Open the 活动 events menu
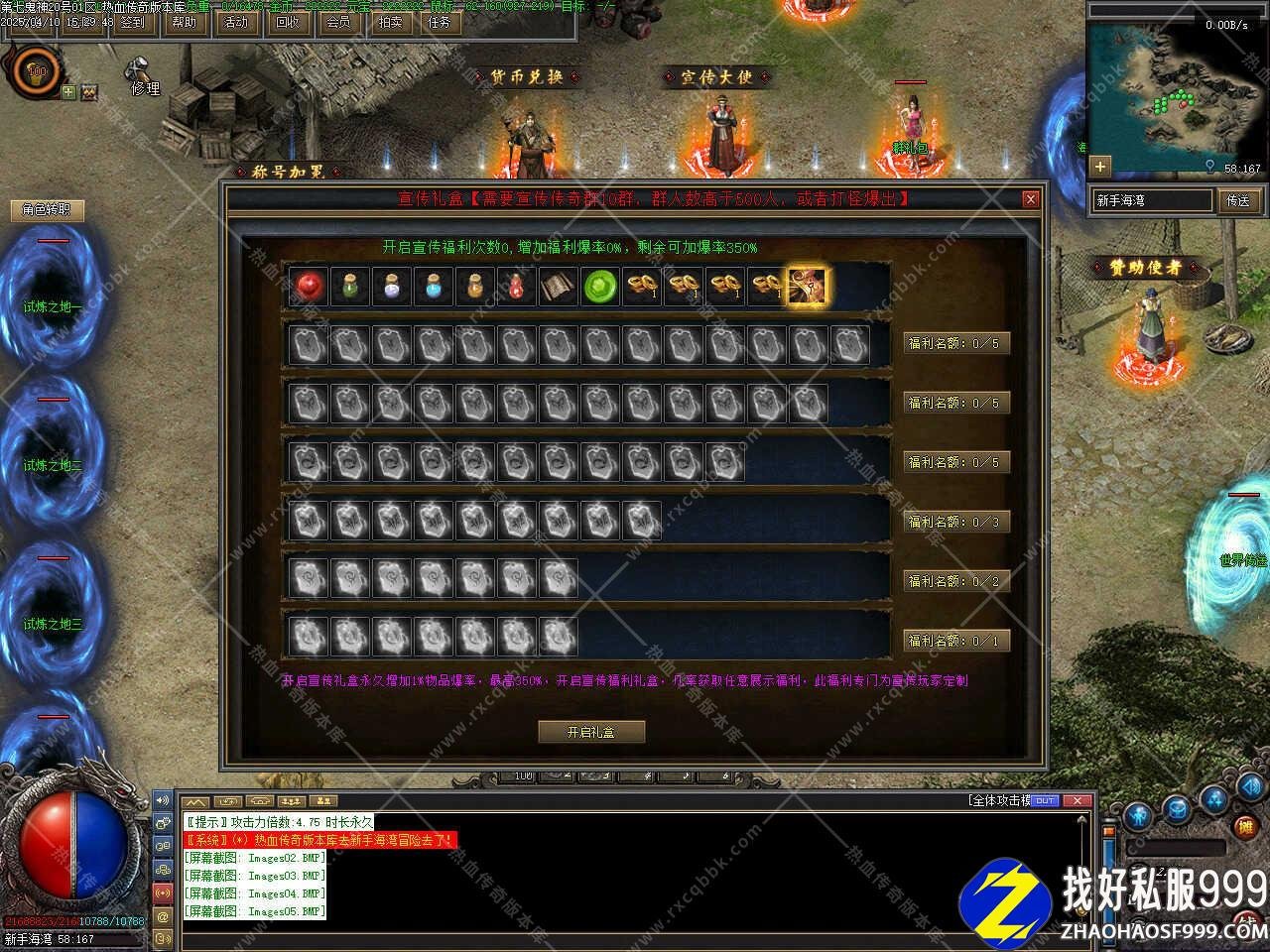 (x=236, y=22)
